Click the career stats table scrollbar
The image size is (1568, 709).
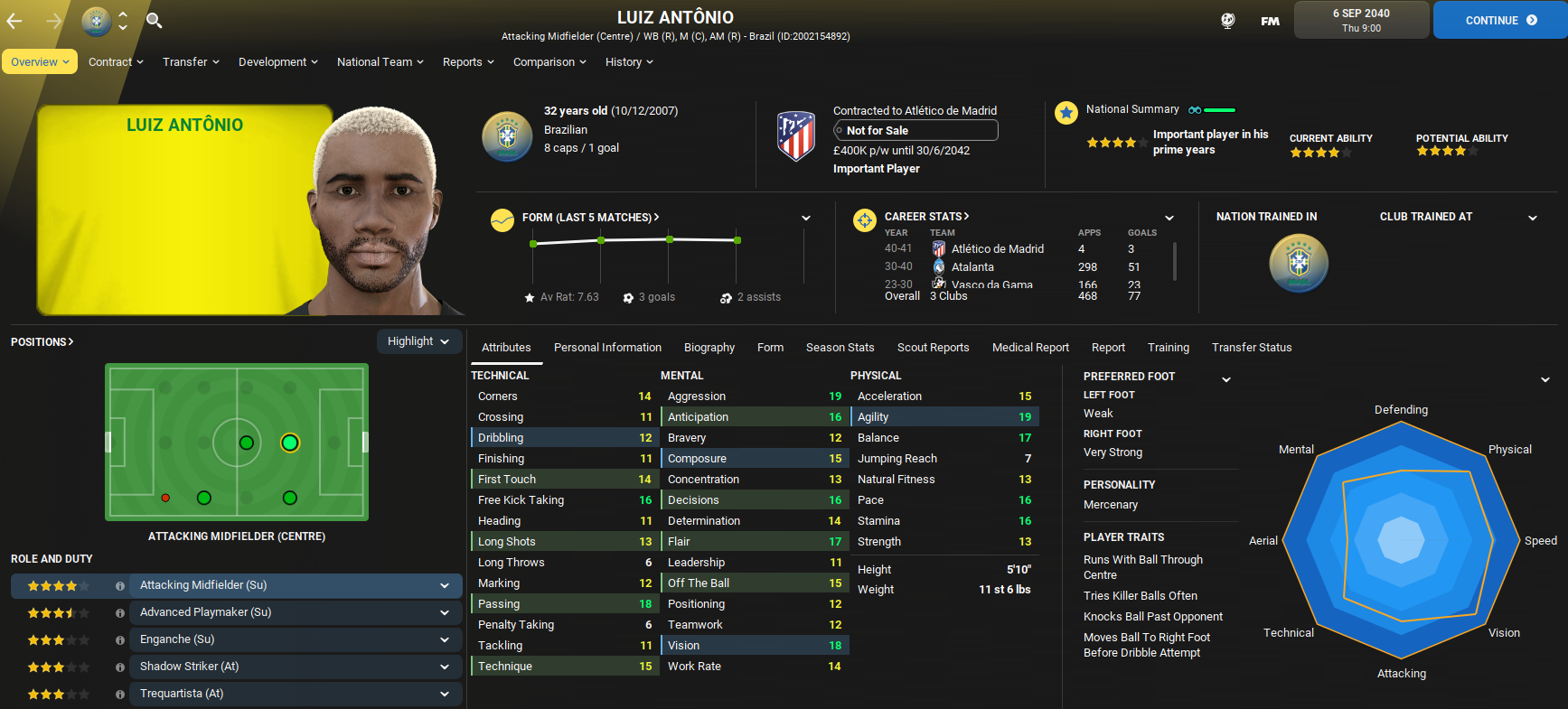[1175, 262]
